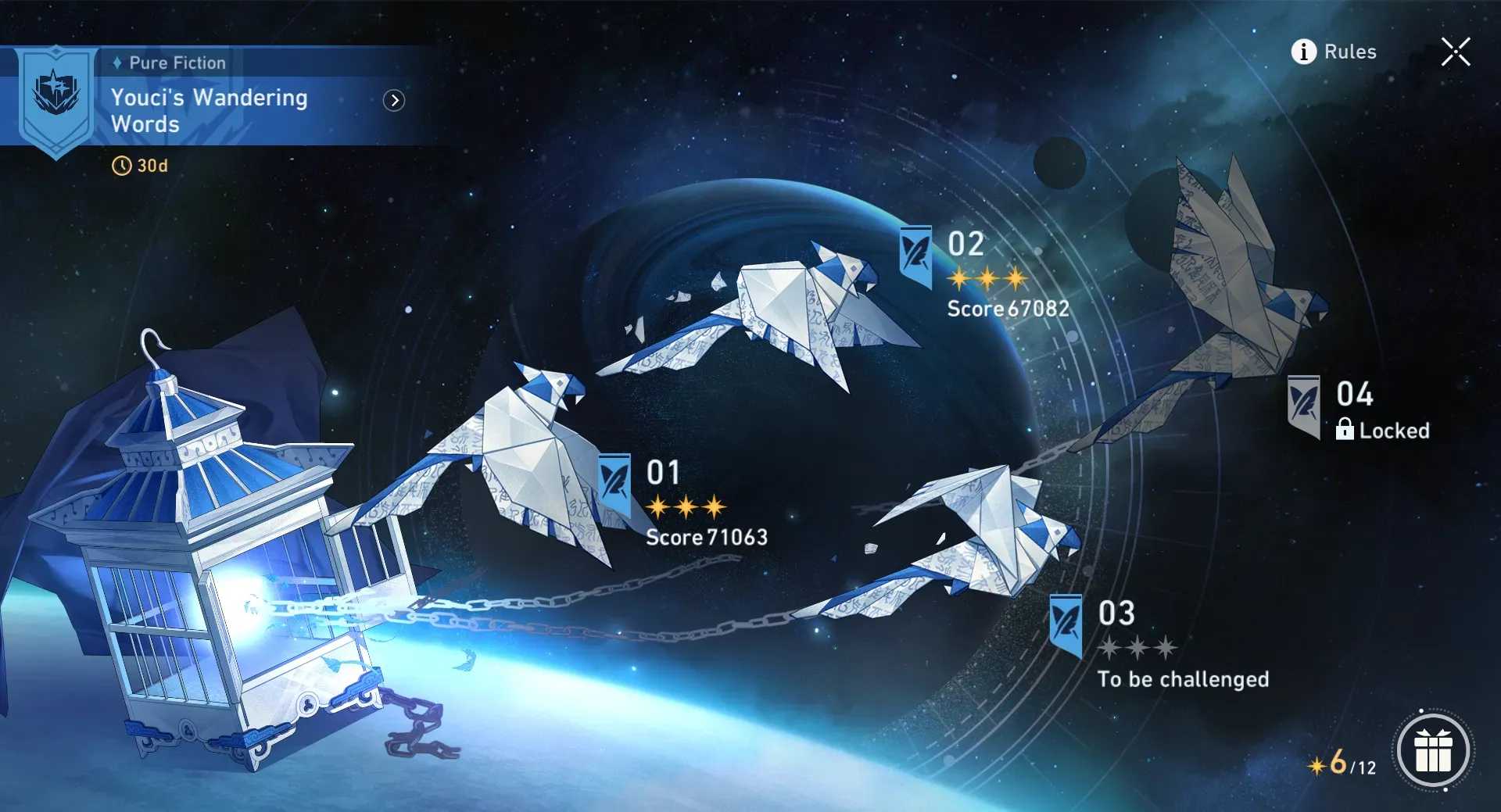The width and height of the screenshot is (1501, 812).
Task: Select the Pure Fiction header tab
Action: coord(178,63)
